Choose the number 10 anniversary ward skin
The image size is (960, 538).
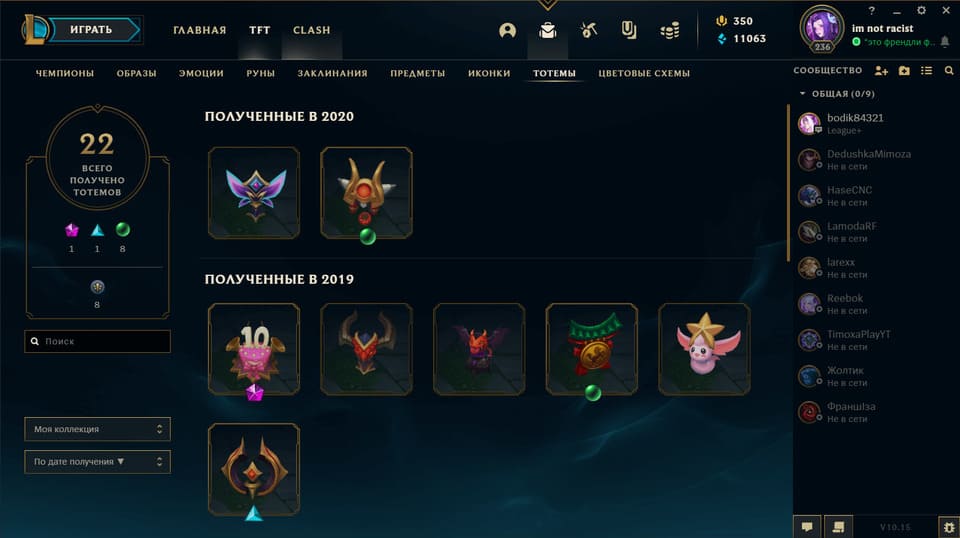pyautogui.click(x=254, y=349)
